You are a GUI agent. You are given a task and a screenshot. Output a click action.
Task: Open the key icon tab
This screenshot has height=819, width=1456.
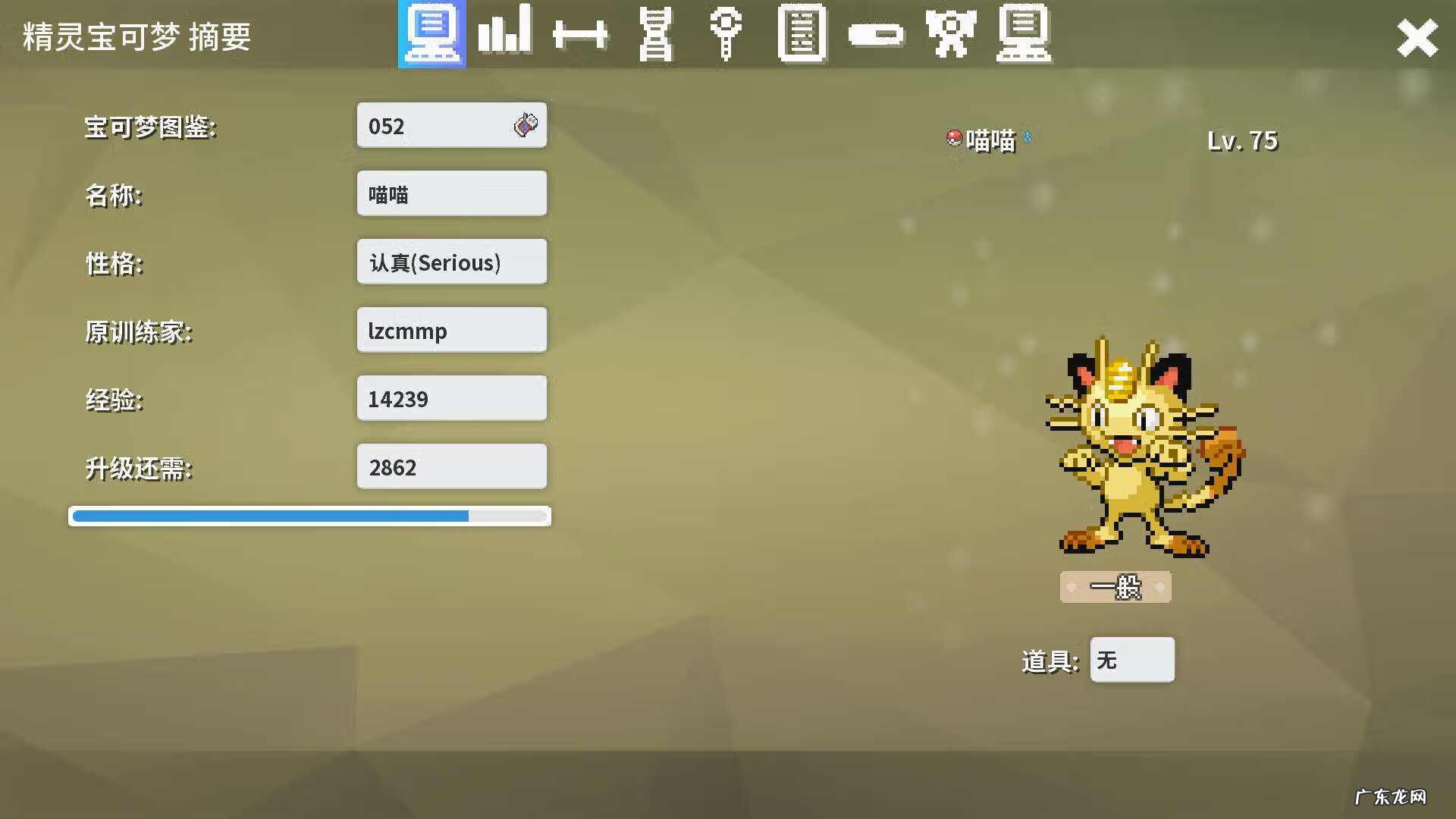[726, 33]
